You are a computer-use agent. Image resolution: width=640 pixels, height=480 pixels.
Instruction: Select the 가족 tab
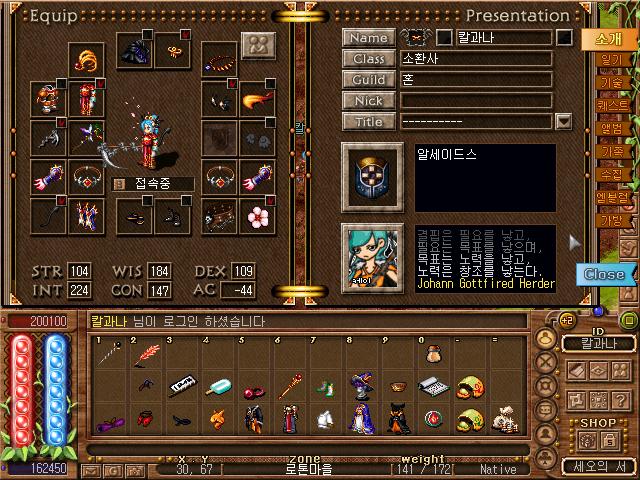(610, 151)
